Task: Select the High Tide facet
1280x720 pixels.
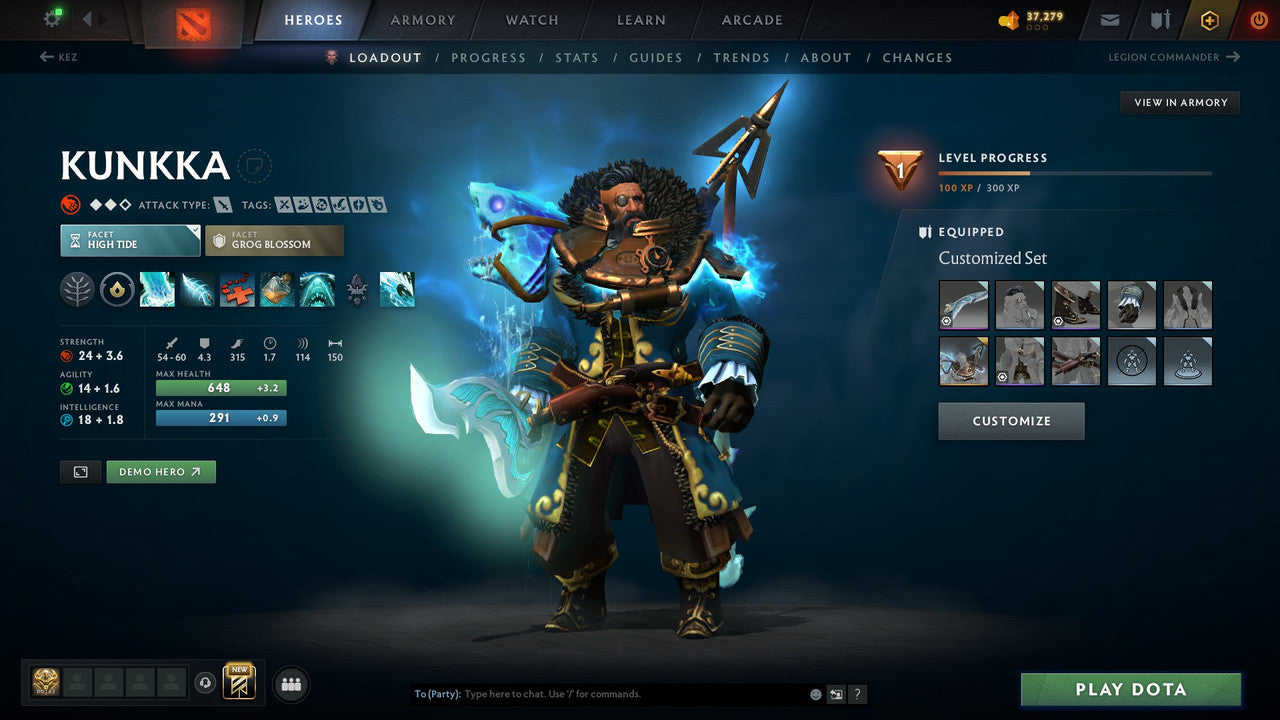Action: (x=130, y=240)
